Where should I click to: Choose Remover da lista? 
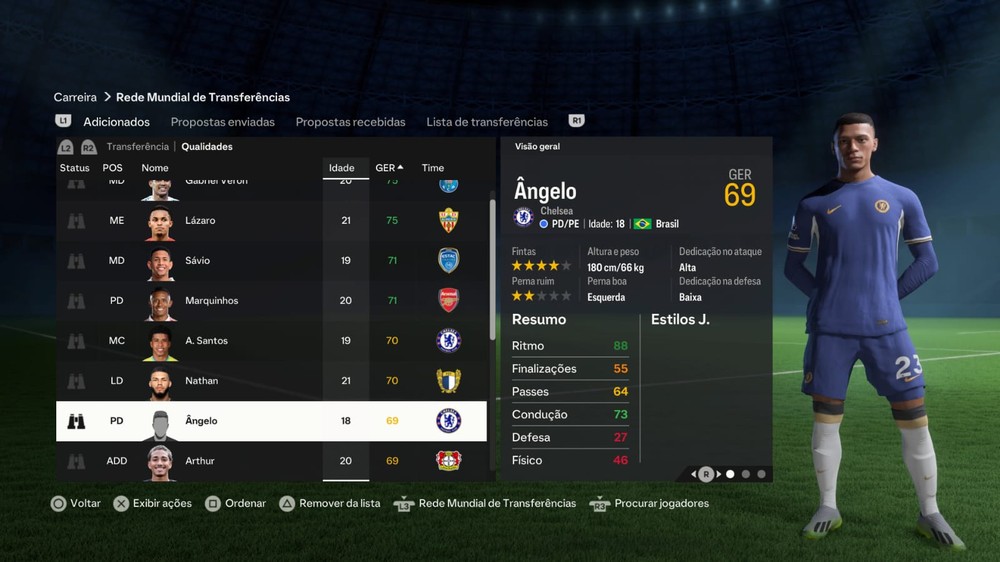coord(330,503)
